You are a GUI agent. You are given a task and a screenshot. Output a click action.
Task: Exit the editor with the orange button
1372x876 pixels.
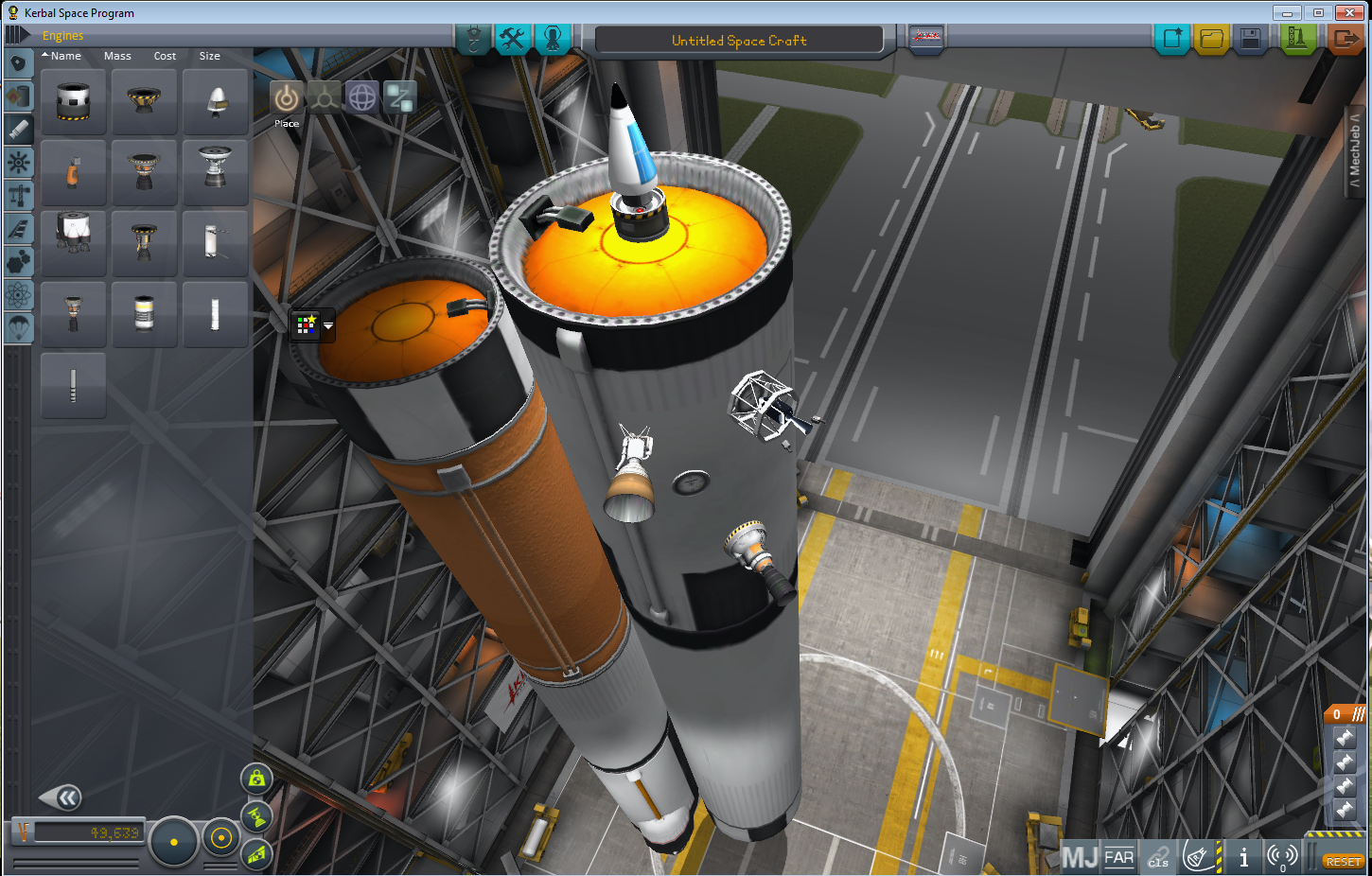point(1345,39)
